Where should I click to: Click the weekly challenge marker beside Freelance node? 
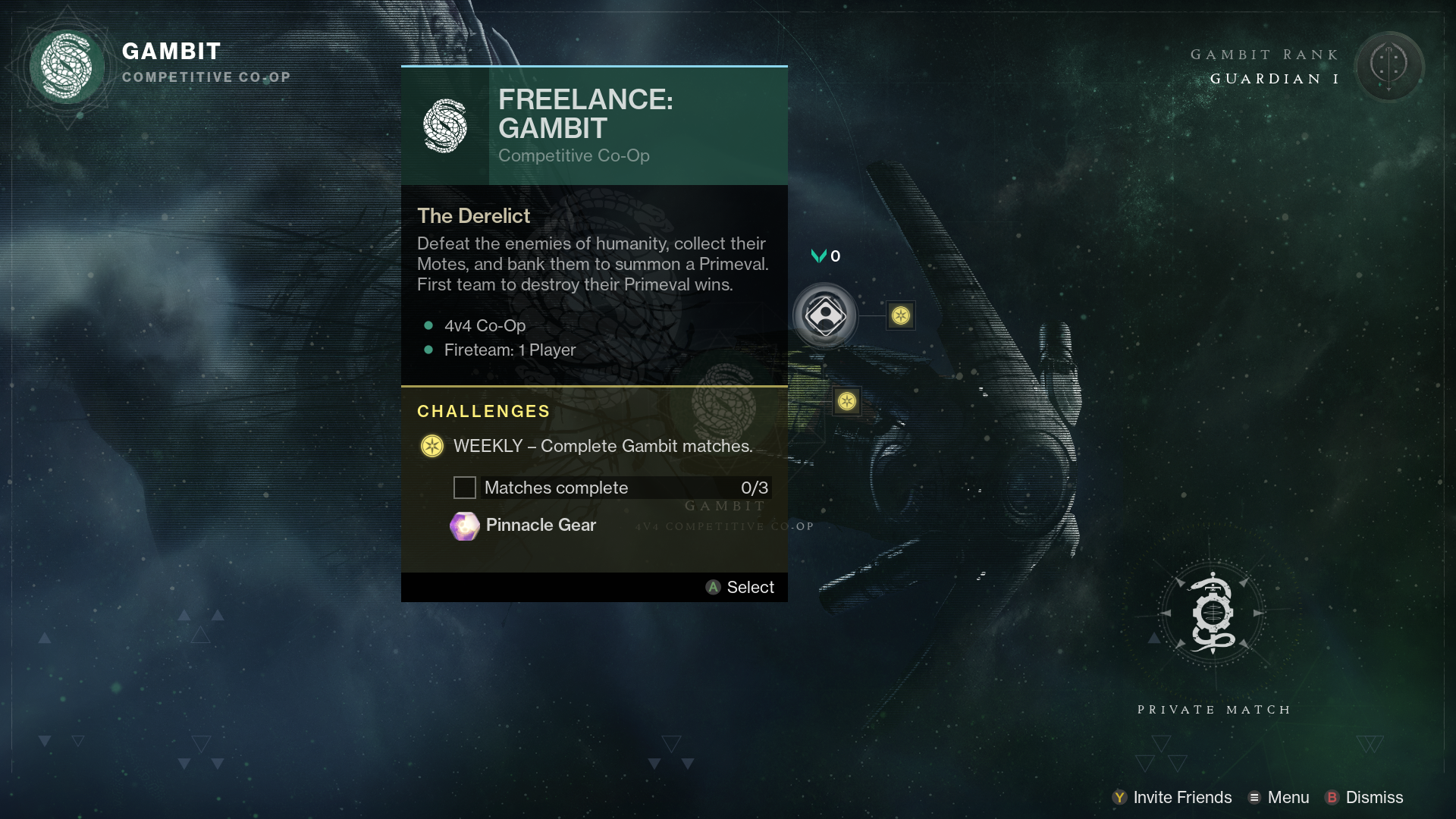[901, 315]
